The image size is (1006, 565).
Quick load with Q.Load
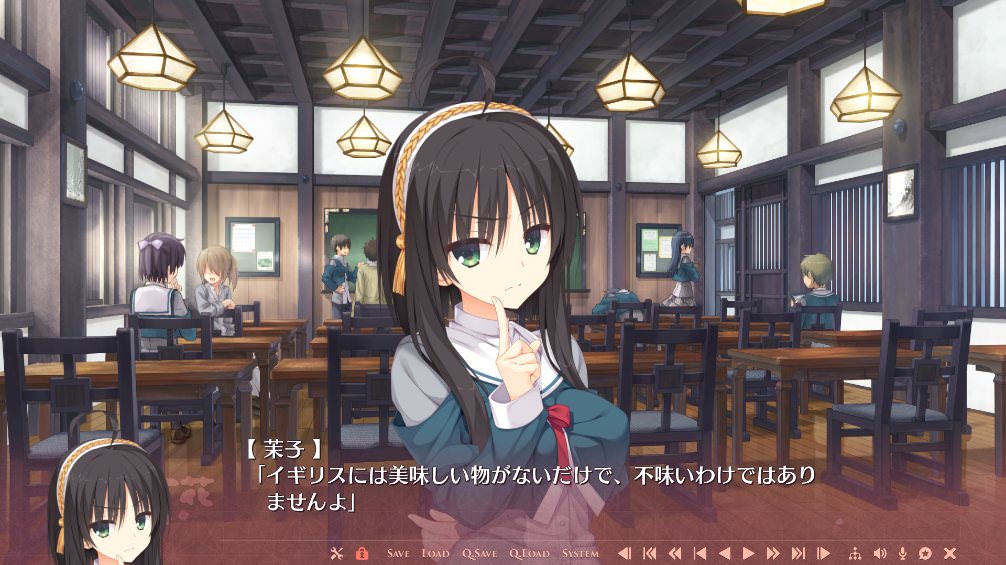point(529,553)
